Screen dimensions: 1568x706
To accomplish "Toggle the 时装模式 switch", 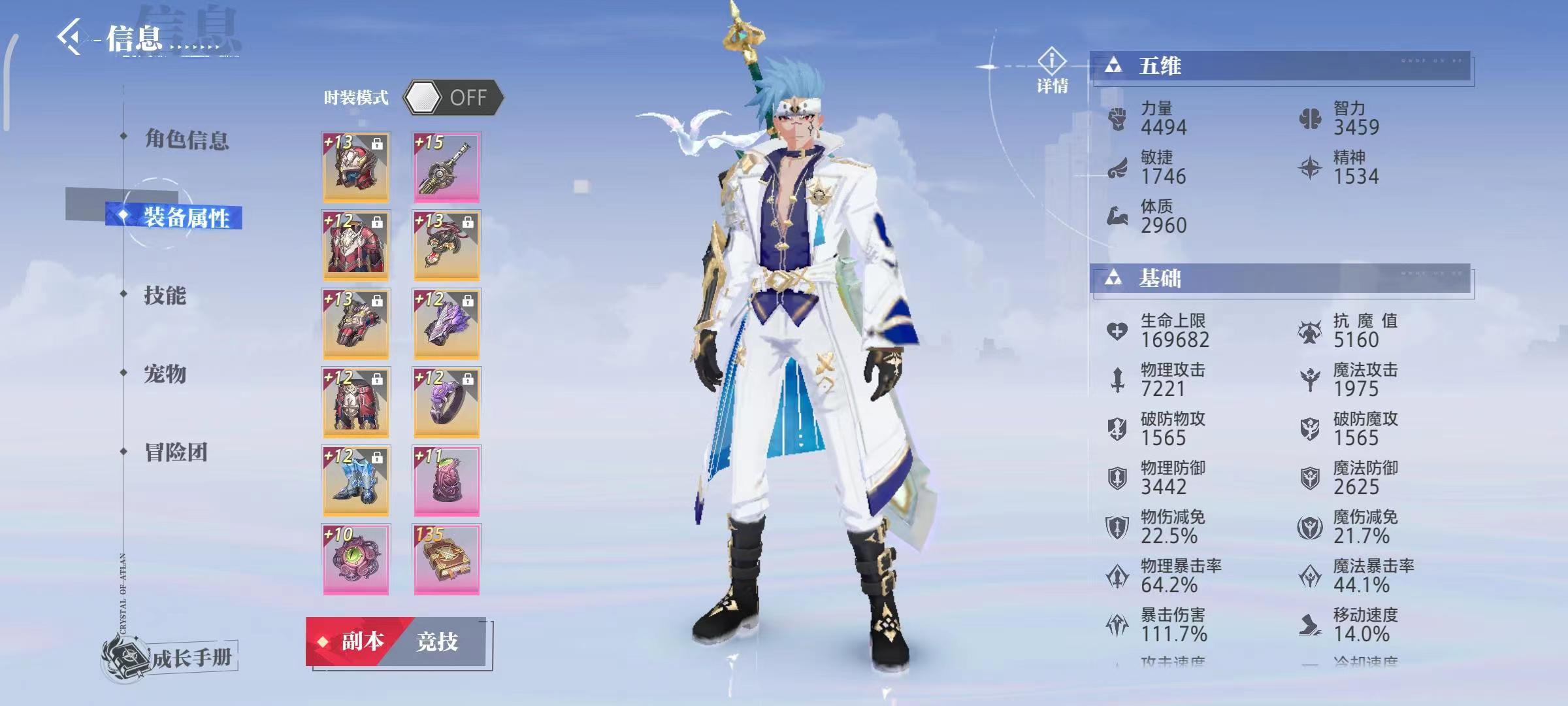I will (453, 98).
